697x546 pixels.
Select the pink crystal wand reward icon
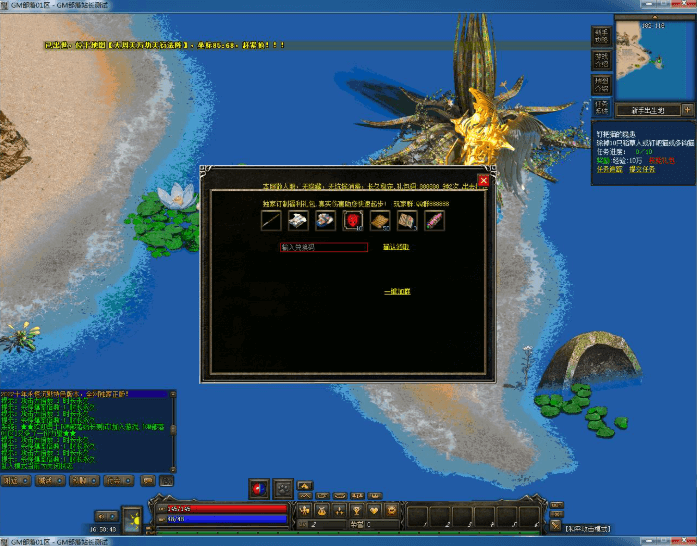click(x=434, y=221)
